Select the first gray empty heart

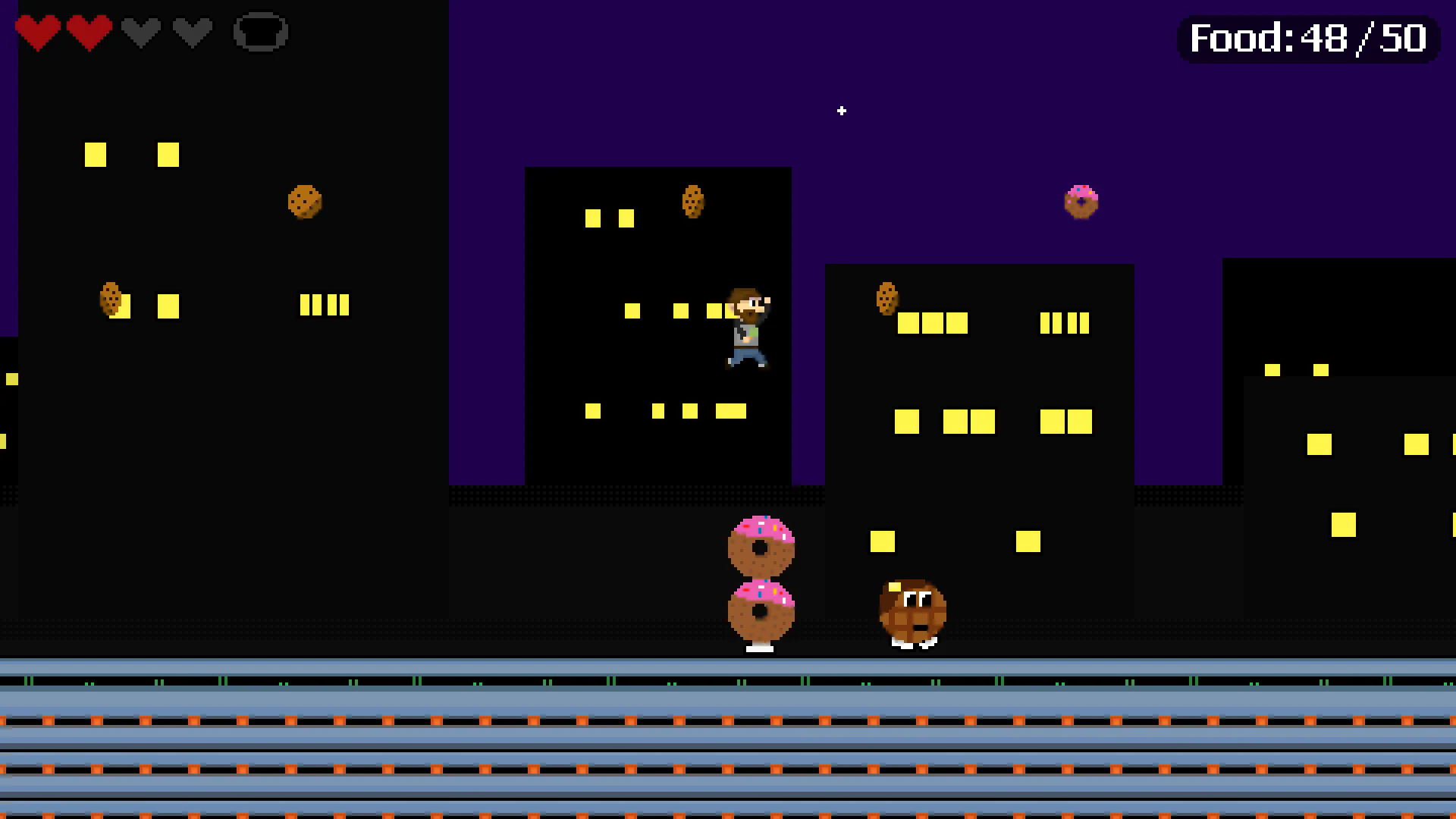(x=140, y=32)
